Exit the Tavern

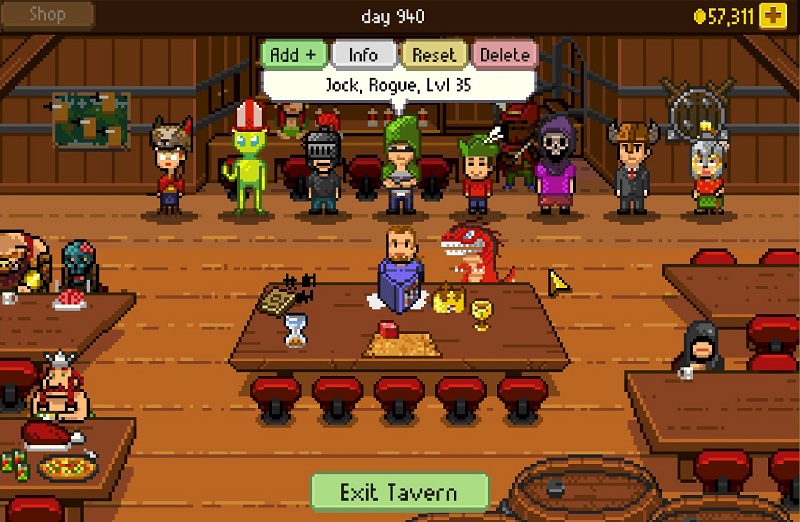[398, 492]
